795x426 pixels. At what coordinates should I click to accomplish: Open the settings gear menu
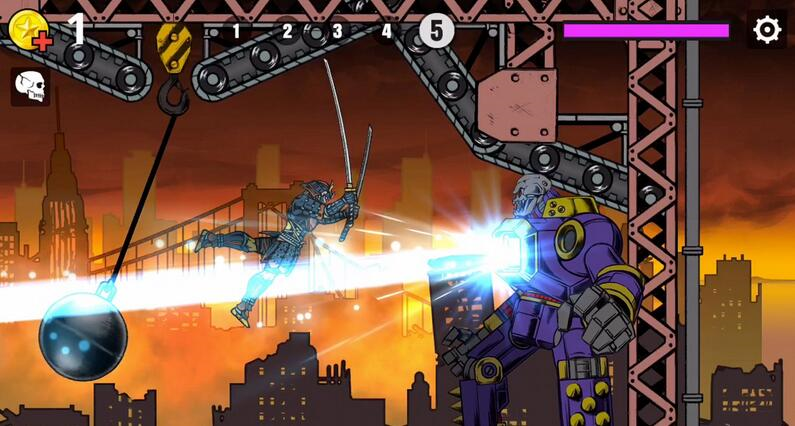click(x=767, y=30)
